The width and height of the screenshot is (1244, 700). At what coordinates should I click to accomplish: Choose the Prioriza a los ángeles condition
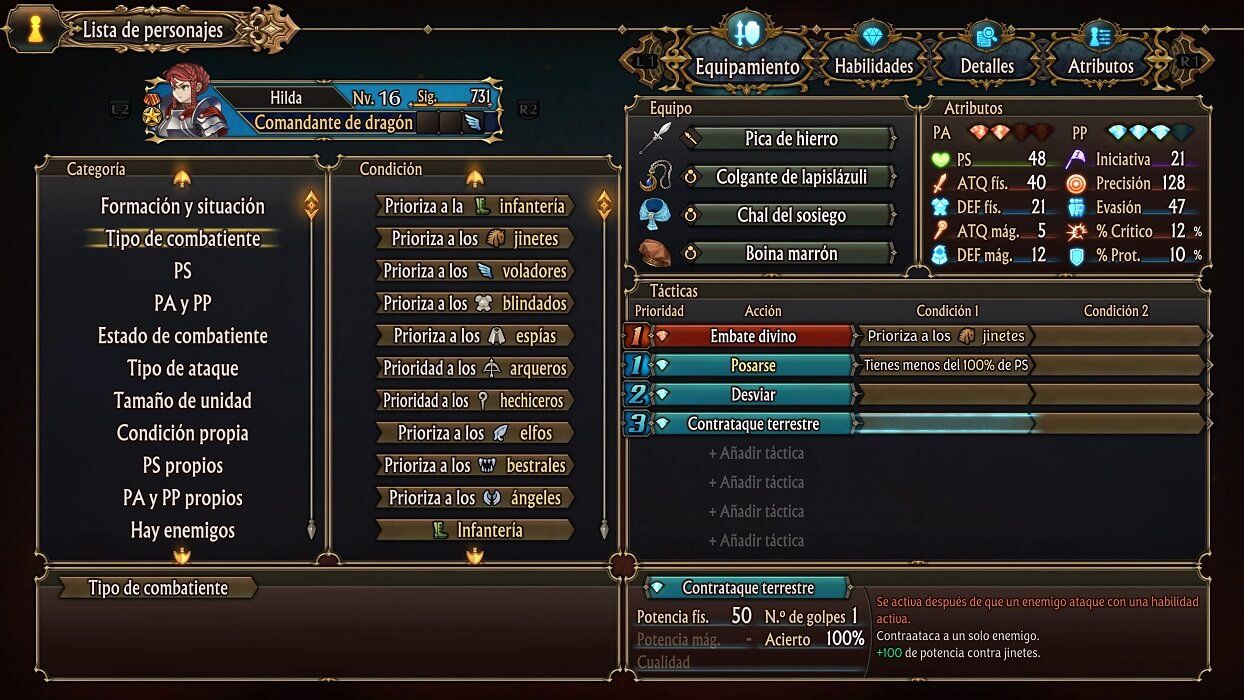475,497
